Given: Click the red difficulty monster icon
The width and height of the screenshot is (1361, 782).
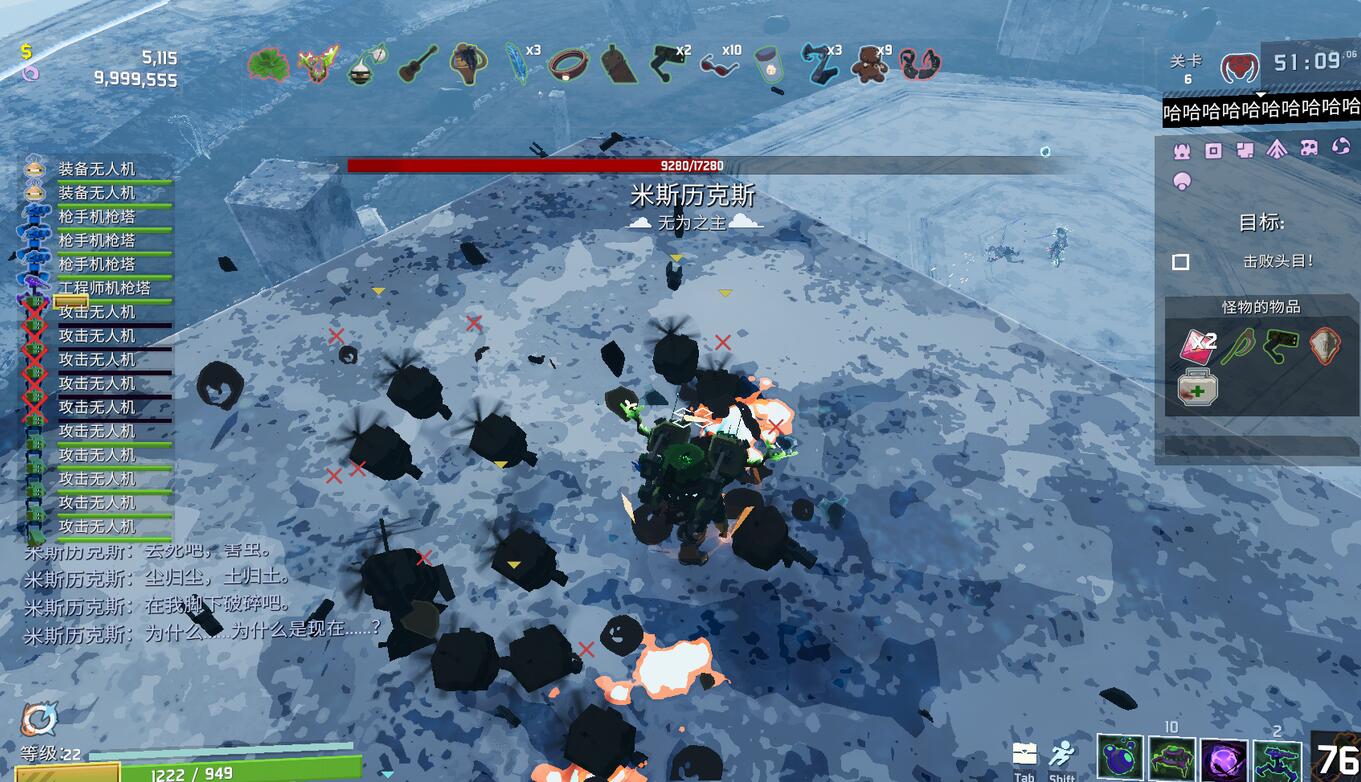Looking at the screenshot, I should (x=1239, y=68).
